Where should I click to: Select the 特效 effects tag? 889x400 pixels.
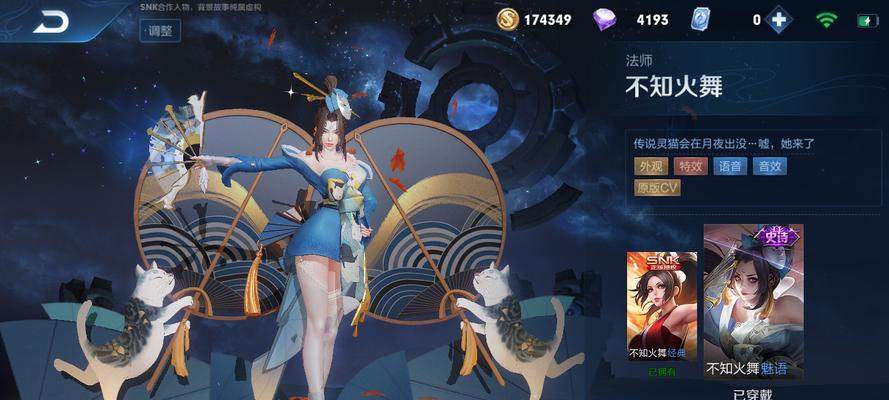coord(690,166)
